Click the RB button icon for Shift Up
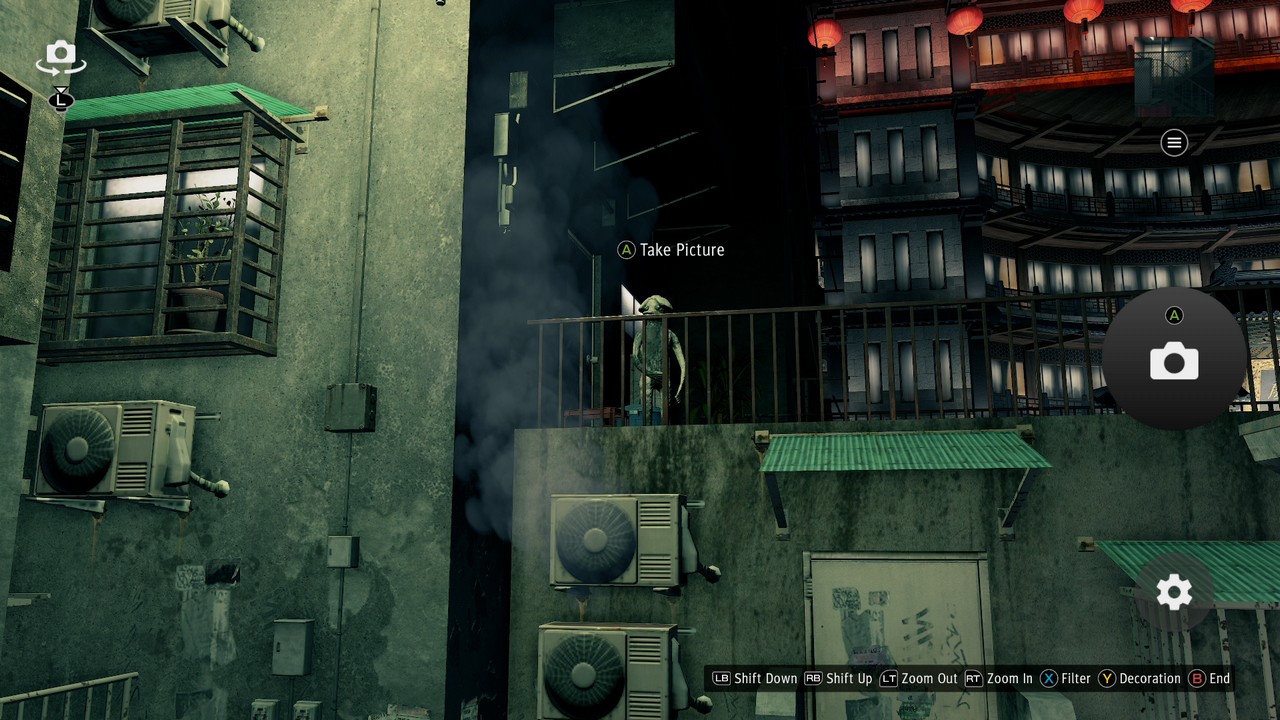Viewport: 1280px width, 720px height. click(811, 678)
